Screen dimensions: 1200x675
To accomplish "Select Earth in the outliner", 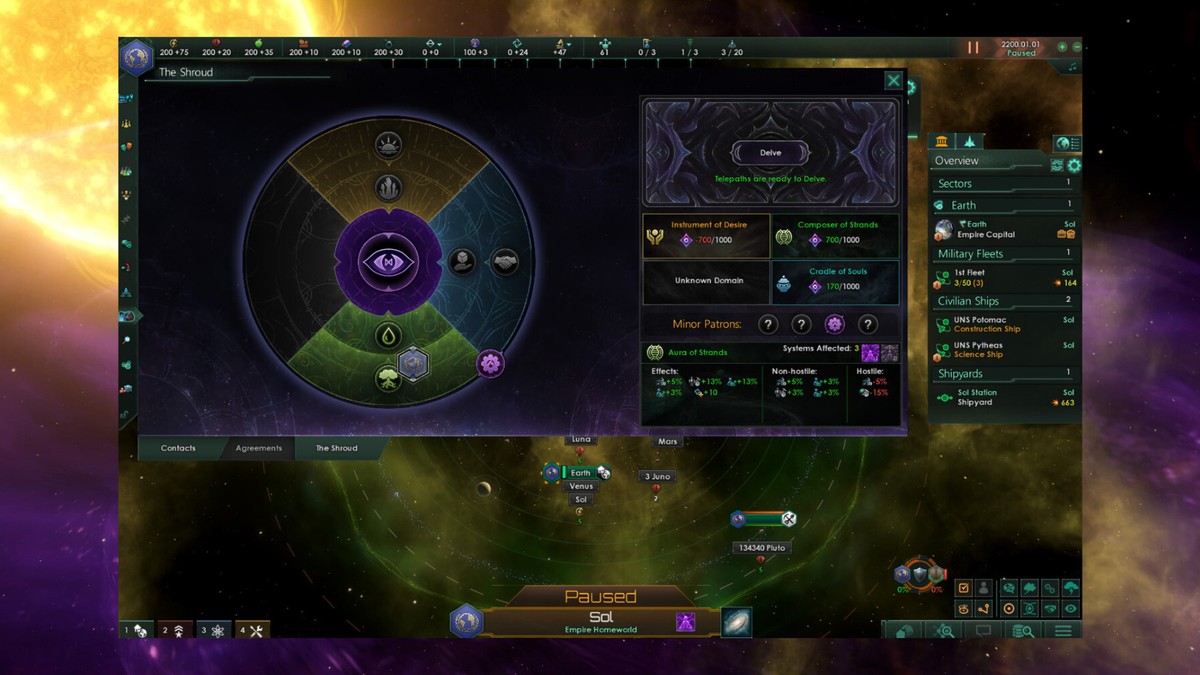I will [x=1005, y=229].
